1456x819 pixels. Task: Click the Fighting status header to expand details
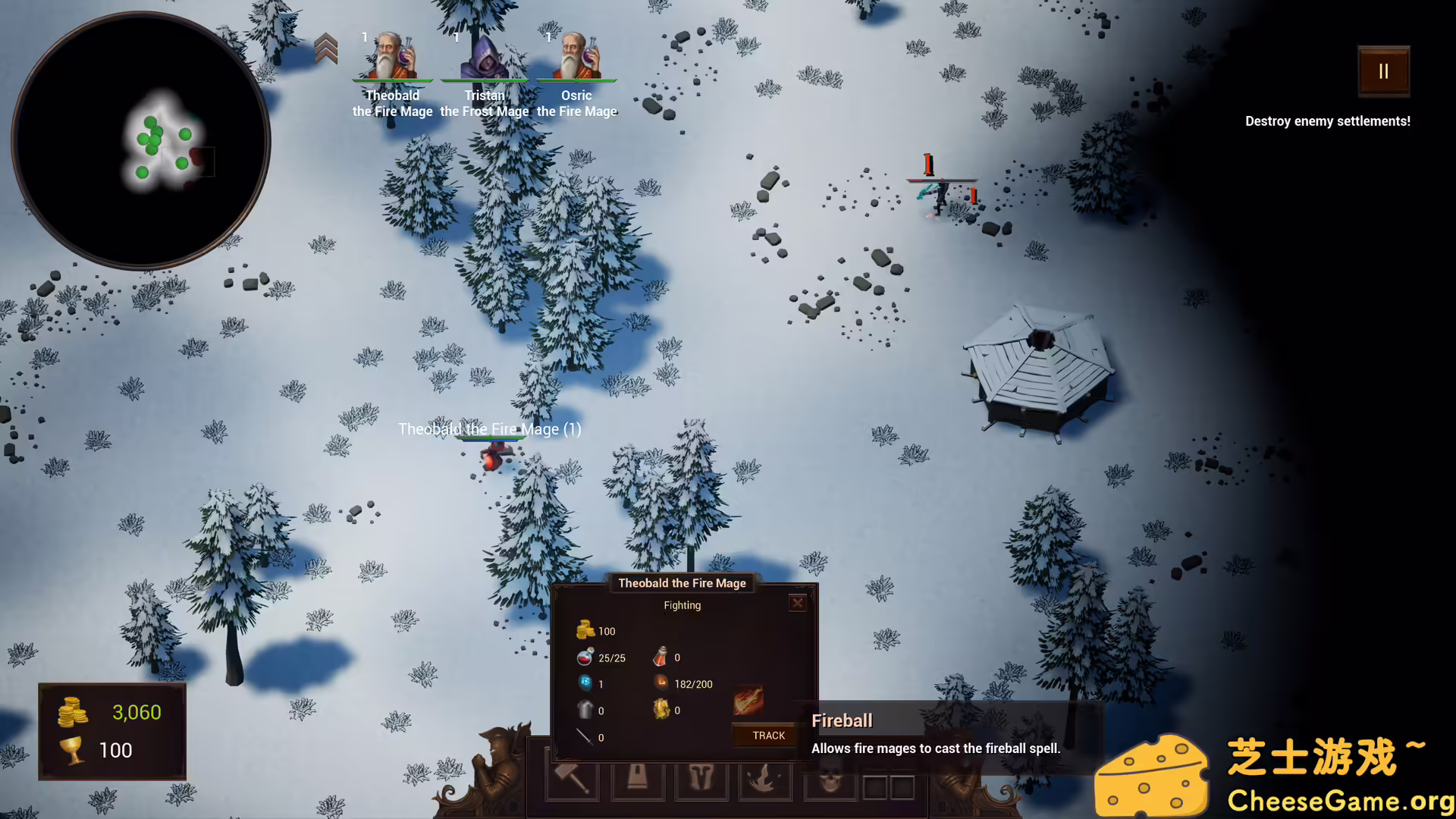click(x=682, y=605)
